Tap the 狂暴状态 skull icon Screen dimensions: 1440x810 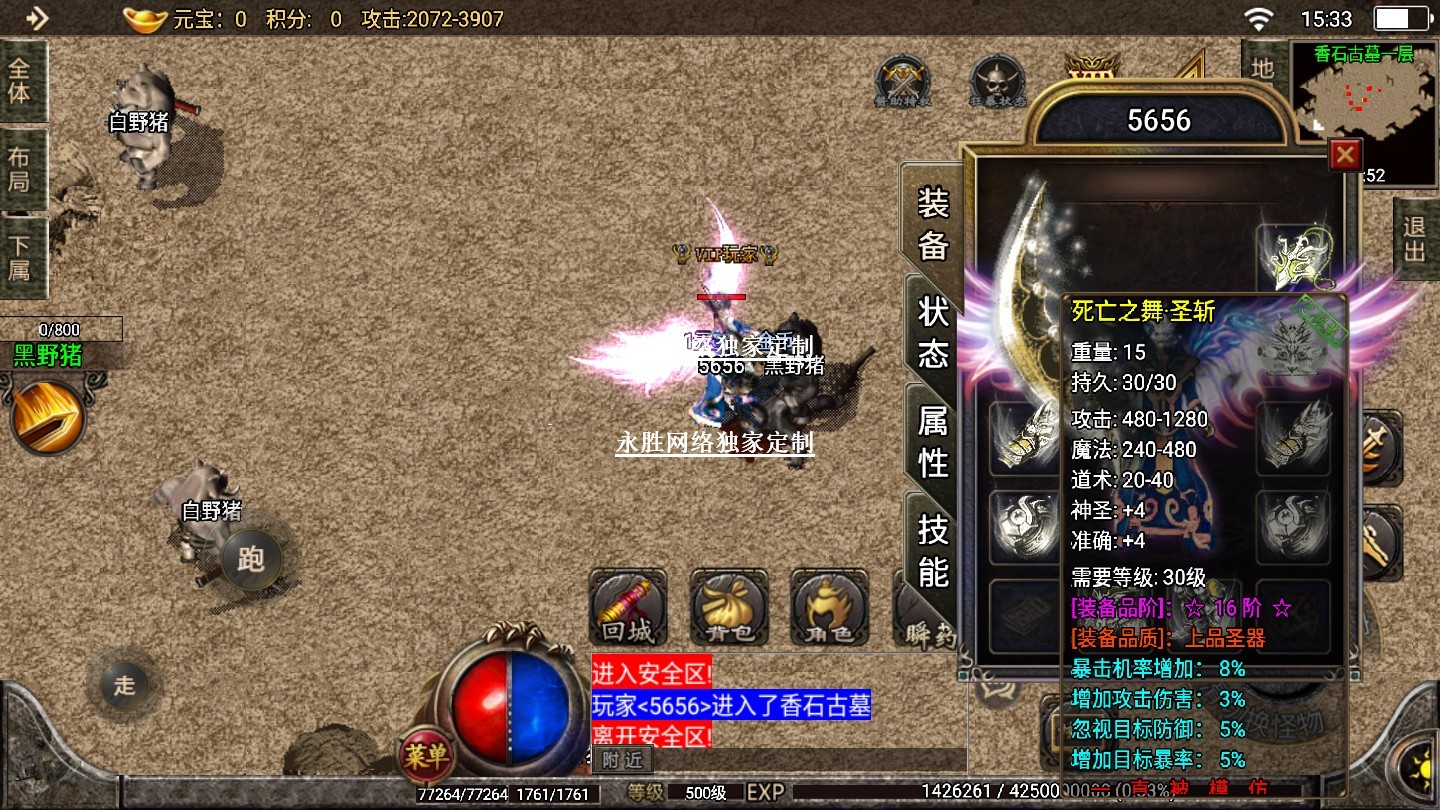coord(998,81)
